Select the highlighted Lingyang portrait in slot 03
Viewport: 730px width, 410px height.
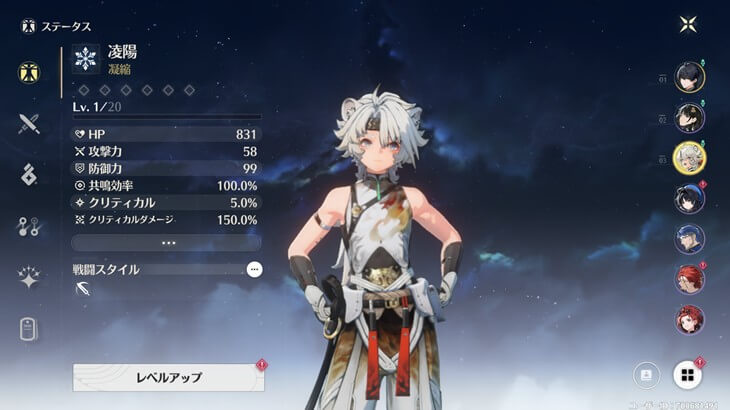[689, 158]
